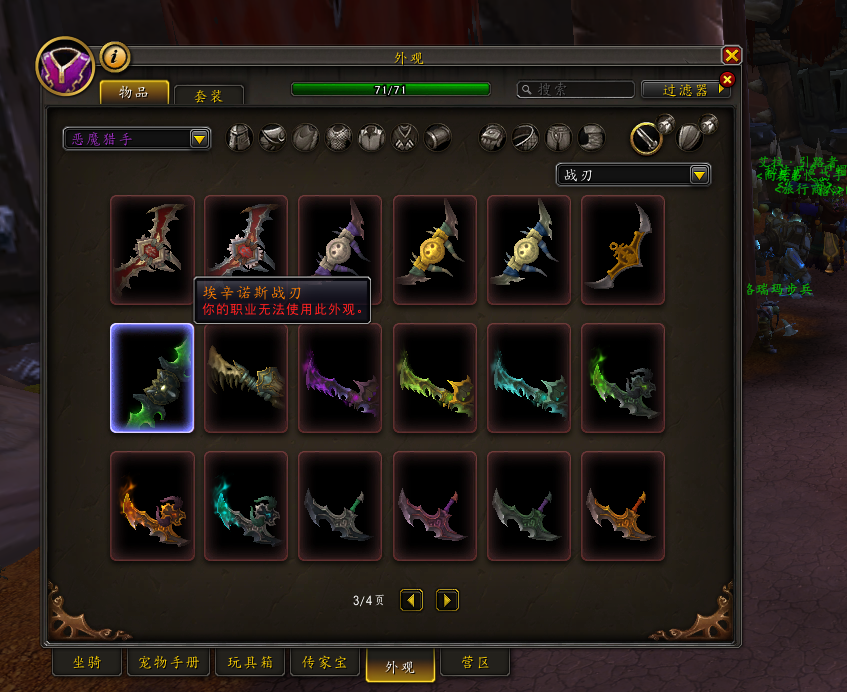
Task: Open the 宠物手册 pet journal tab
Action: pos(164,662)
